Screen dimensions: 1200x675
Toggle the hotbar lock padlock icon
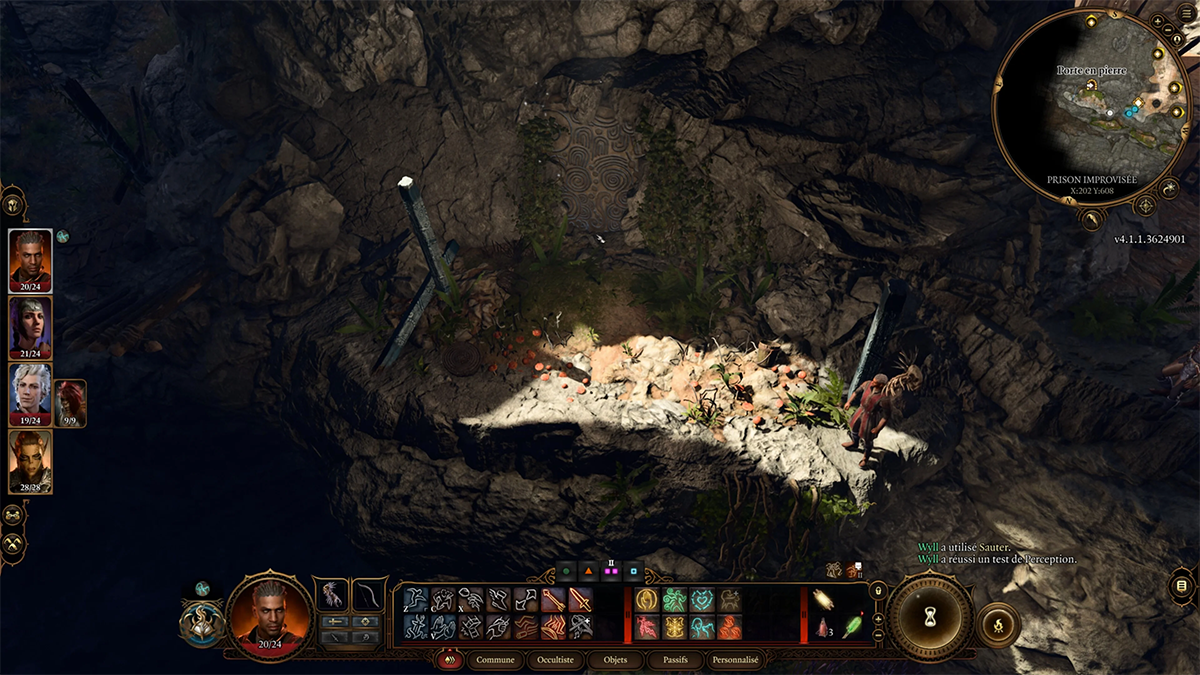(878, 590)
